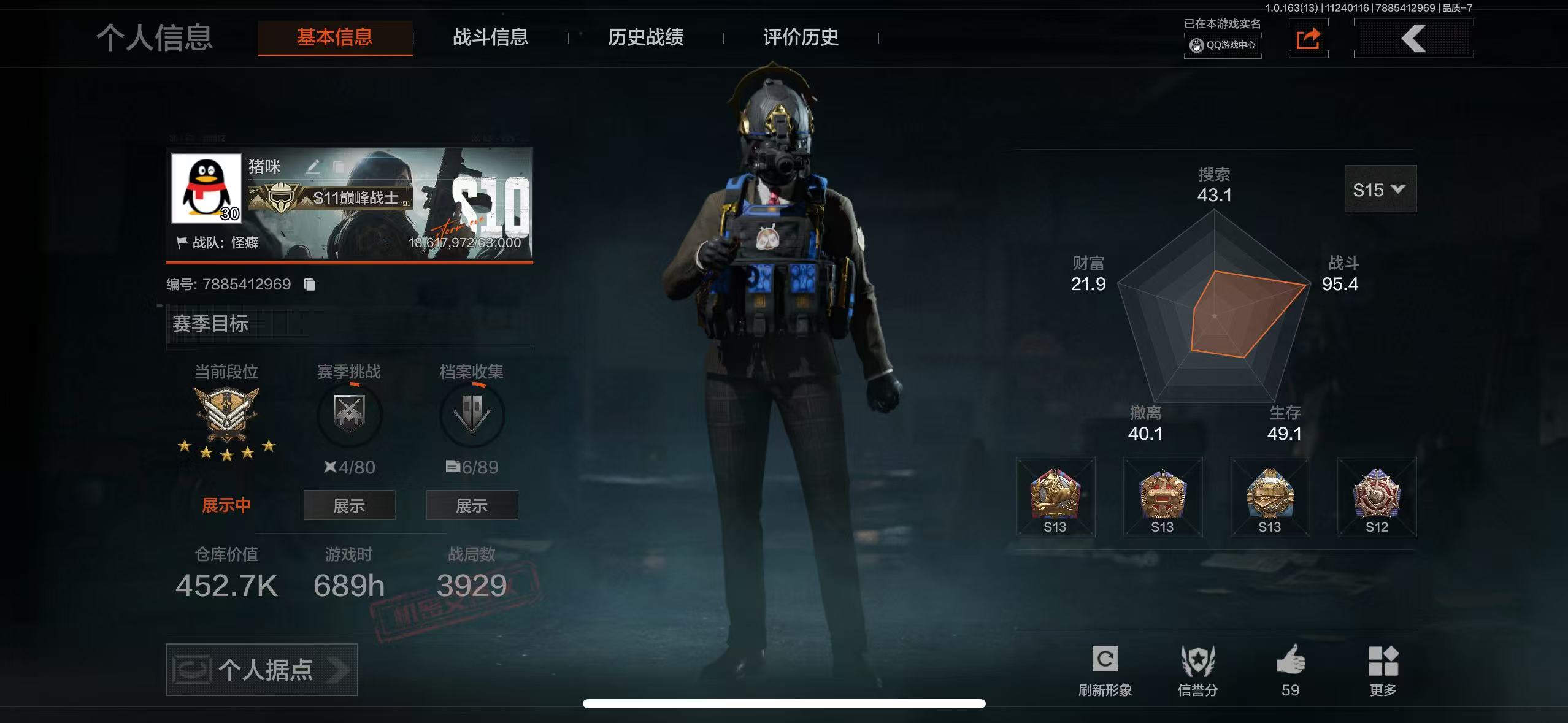The image size is (1568, 723).
Task: Select the 基本信息 tab
Action: (x=335, y=37)
